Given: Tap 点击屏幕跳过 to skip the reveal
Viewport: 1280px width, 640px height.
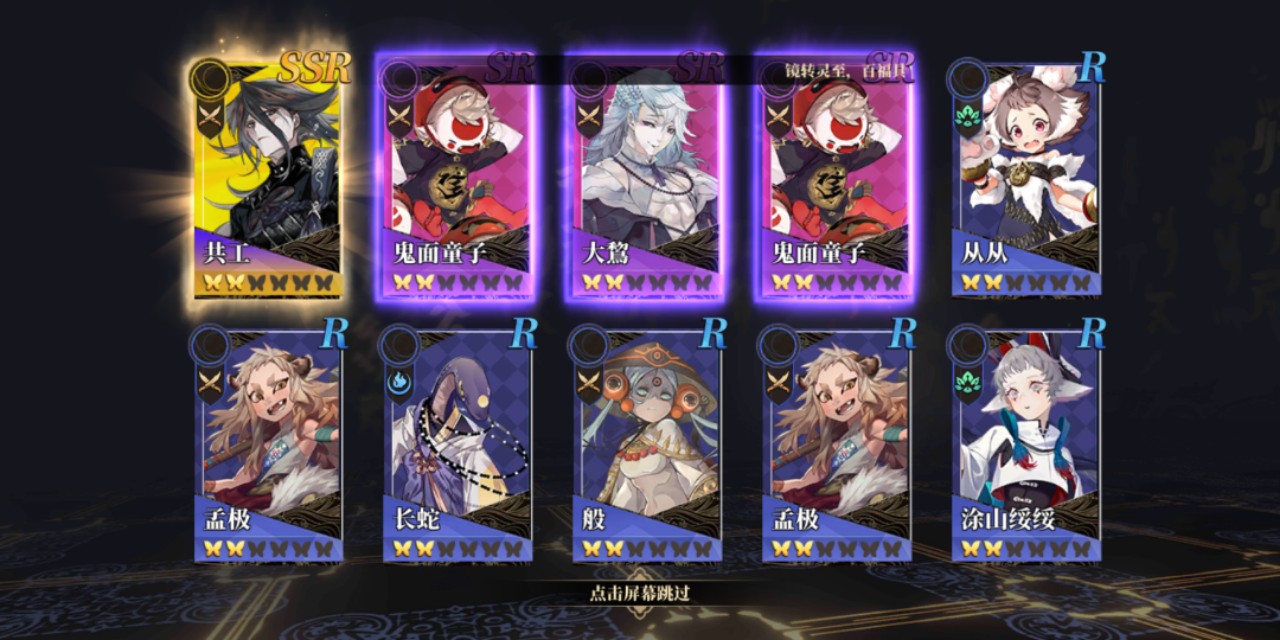Looking at the screenshot, I should (640, 593).
